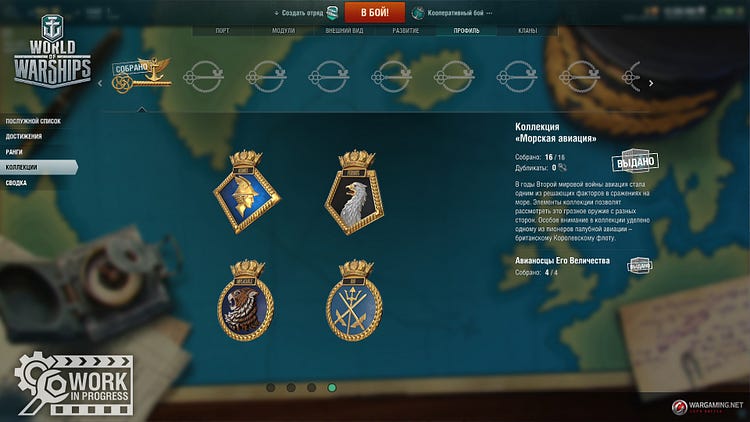Show the Достижения section
This screenshot has width=750, height=422.
(24, 136)
